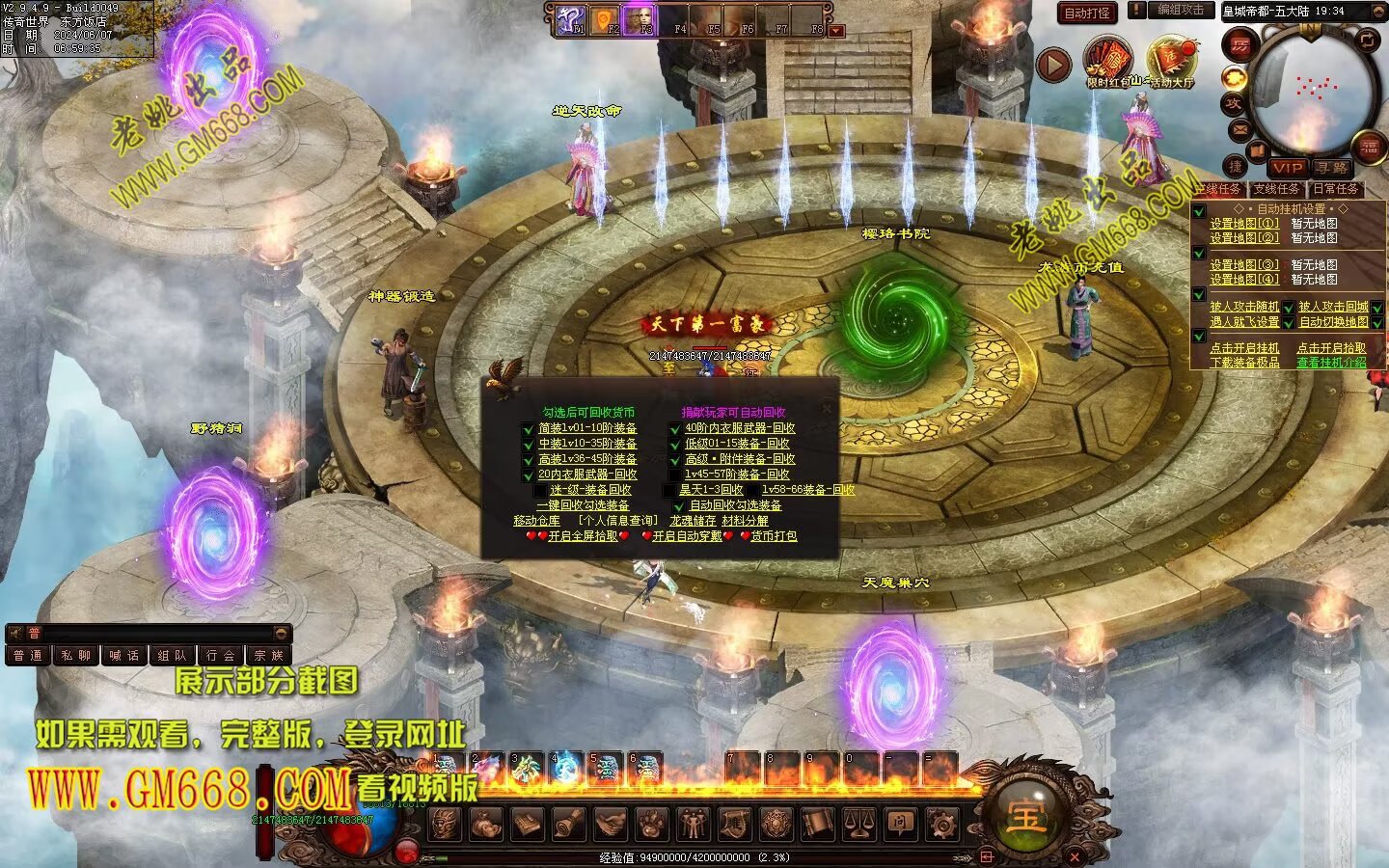Open the 活动大厅 activity hall icon

coord(1171,62)
